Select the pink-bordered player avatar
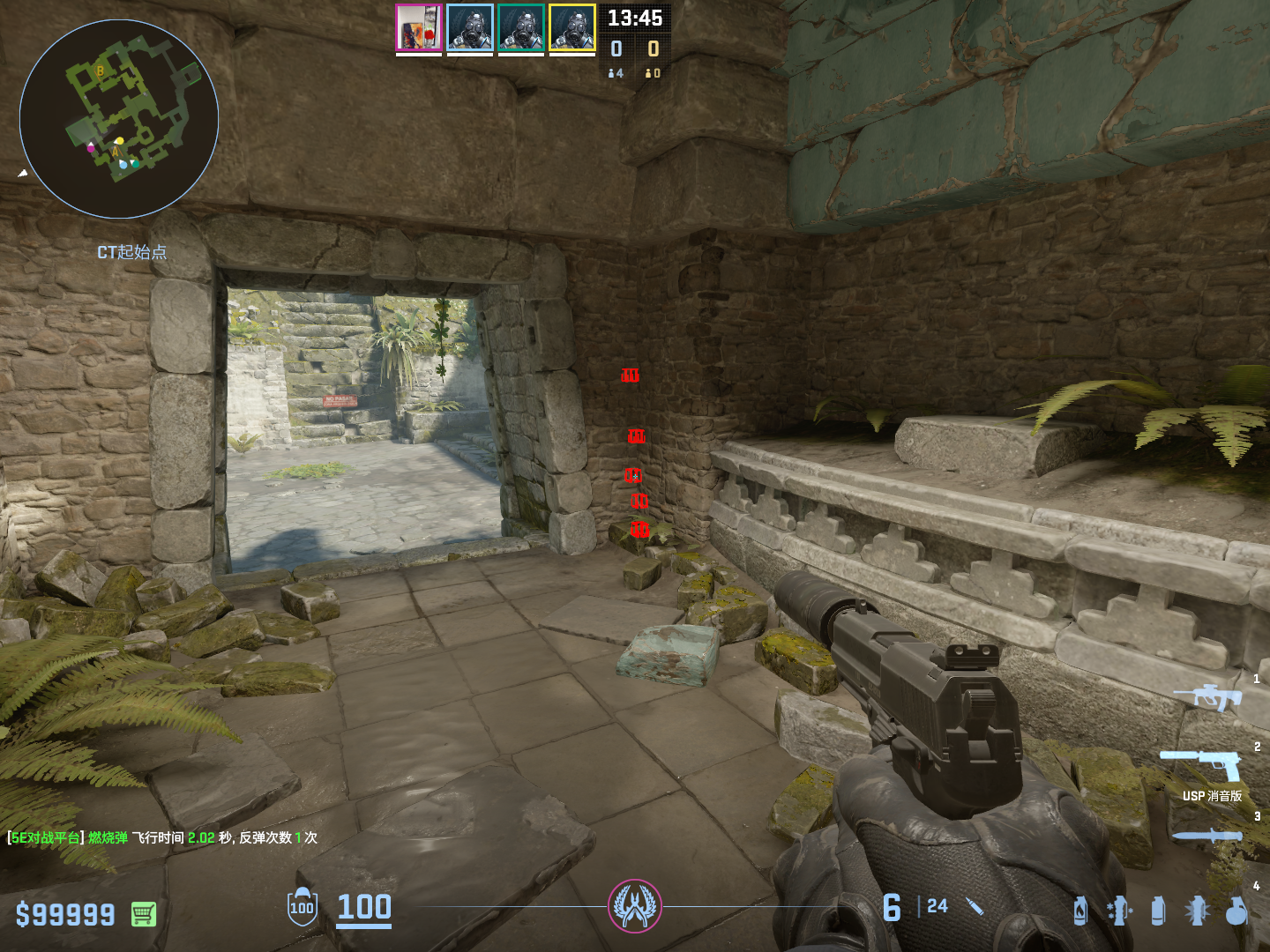Viewport: 1270px width, 952px height. (x=419, y=28)
